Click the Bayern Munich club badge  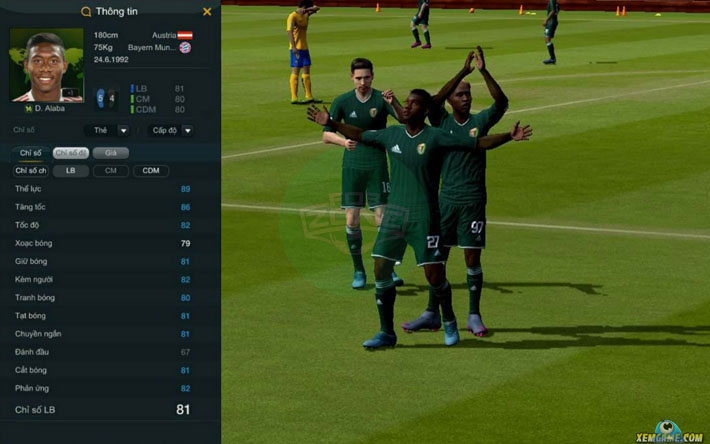[x=185, y=47]
